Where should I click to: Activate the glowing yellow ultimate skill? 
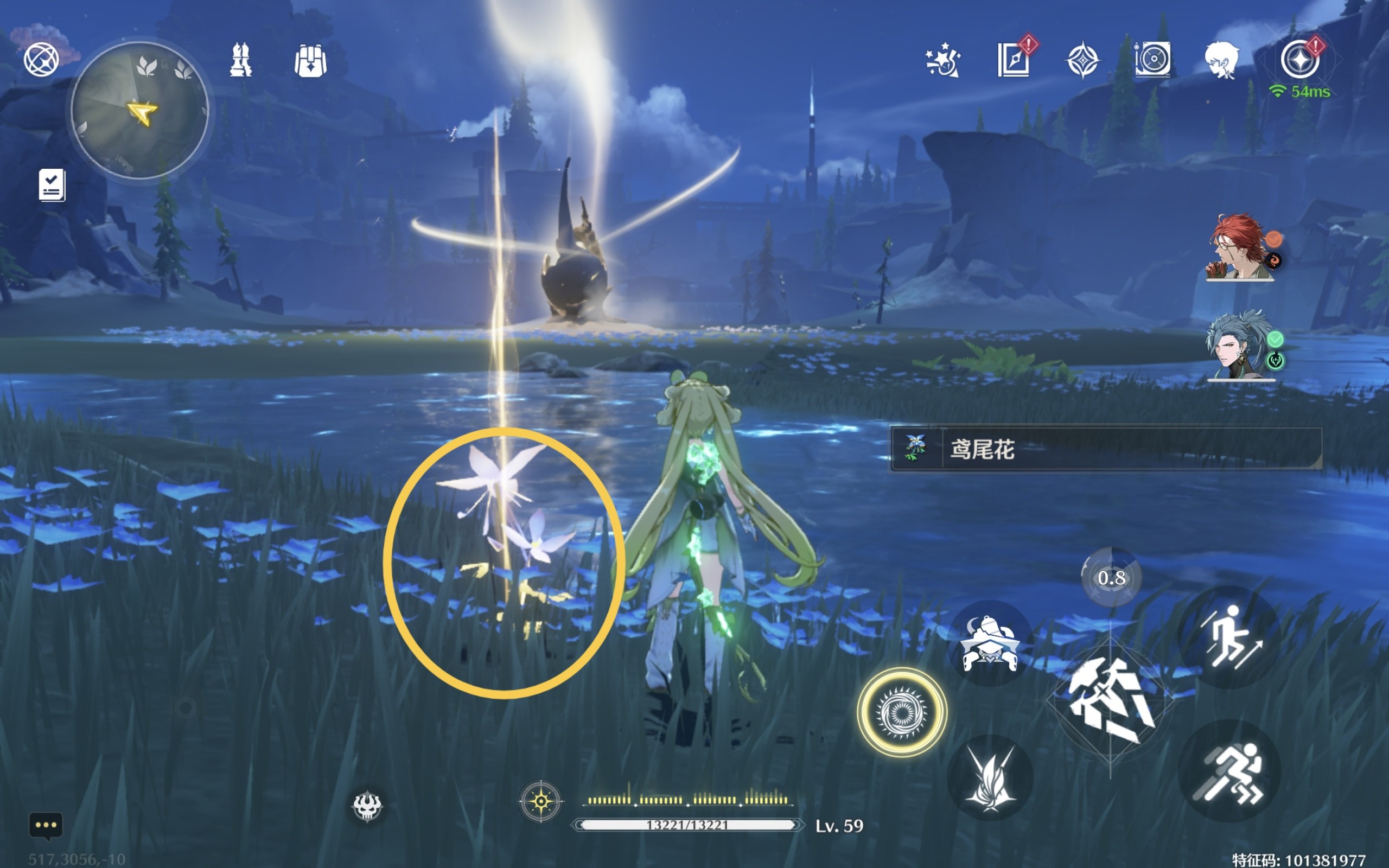902,712
